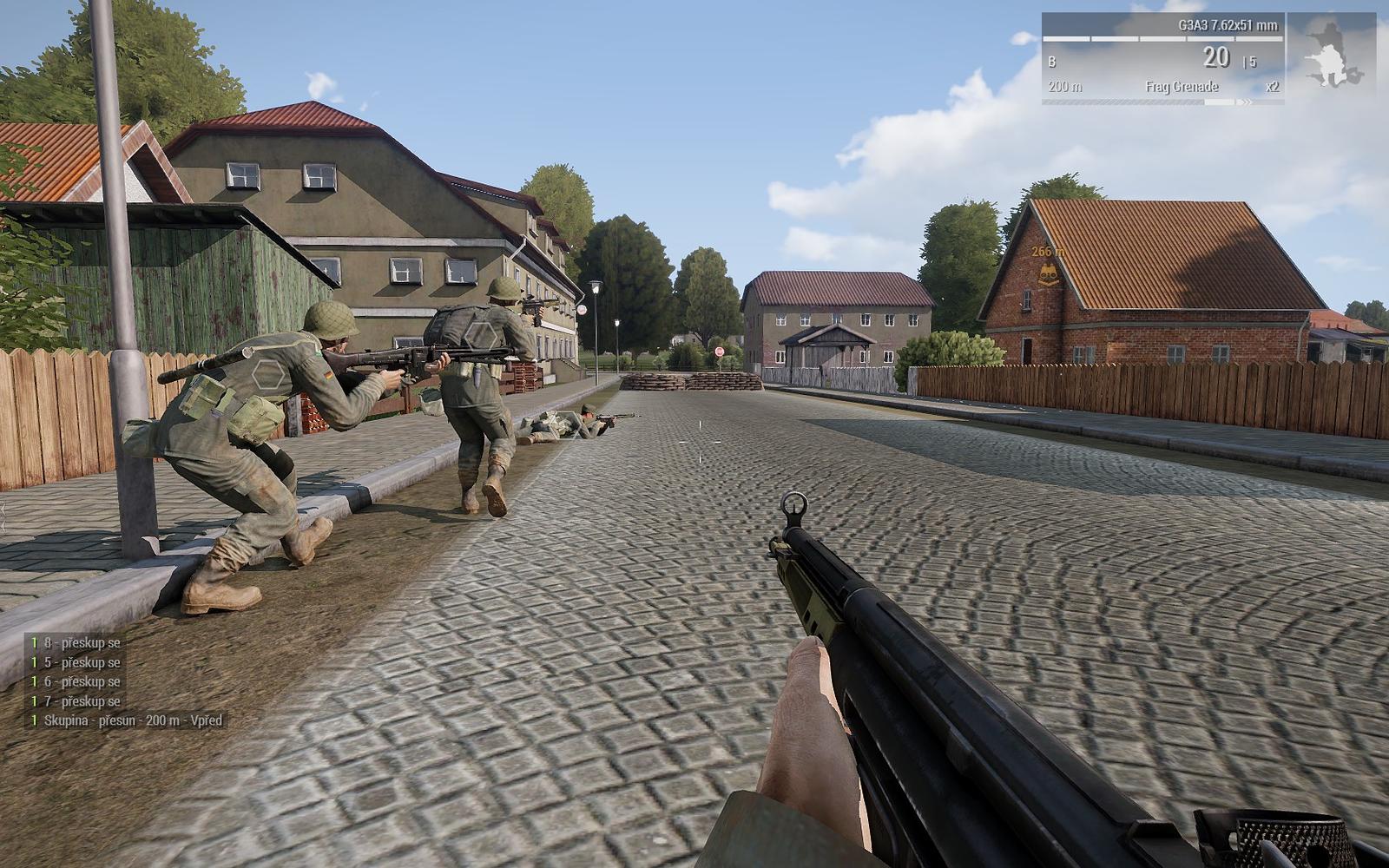Expand the action menu via the '>>>' chevrons
The height and width of the screenshot is (868, 1389).
[x=1246, y=102]
